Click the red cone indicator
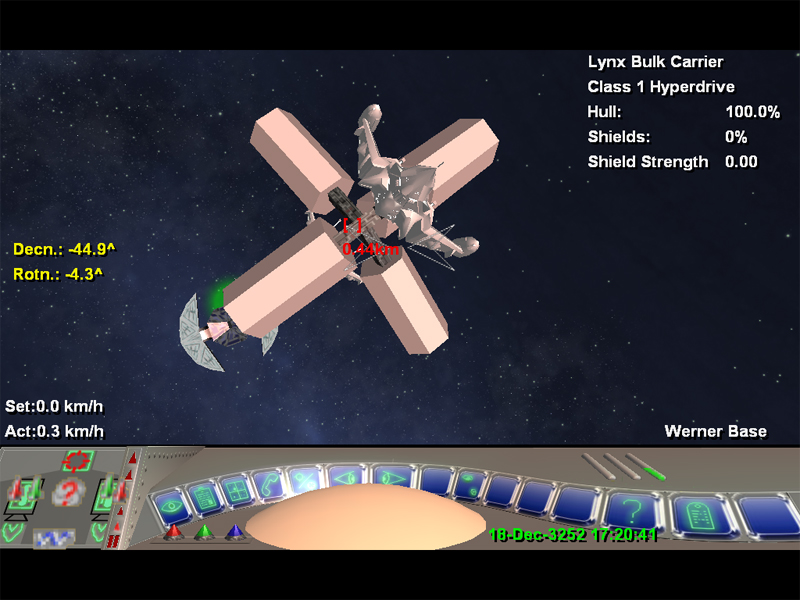The image size is (800, 600). click(172, 532)
